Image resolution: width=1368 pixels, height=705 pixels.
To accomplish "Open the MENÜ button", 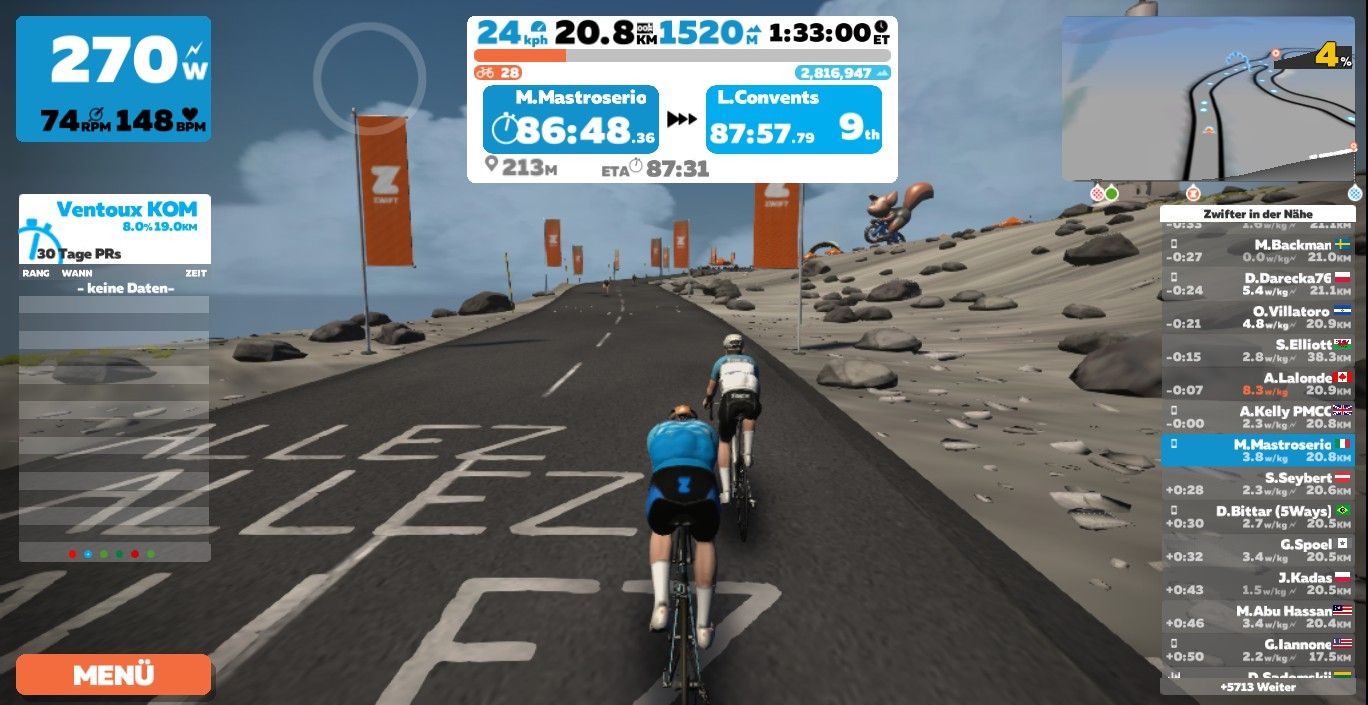I will (x=113, y=674).
